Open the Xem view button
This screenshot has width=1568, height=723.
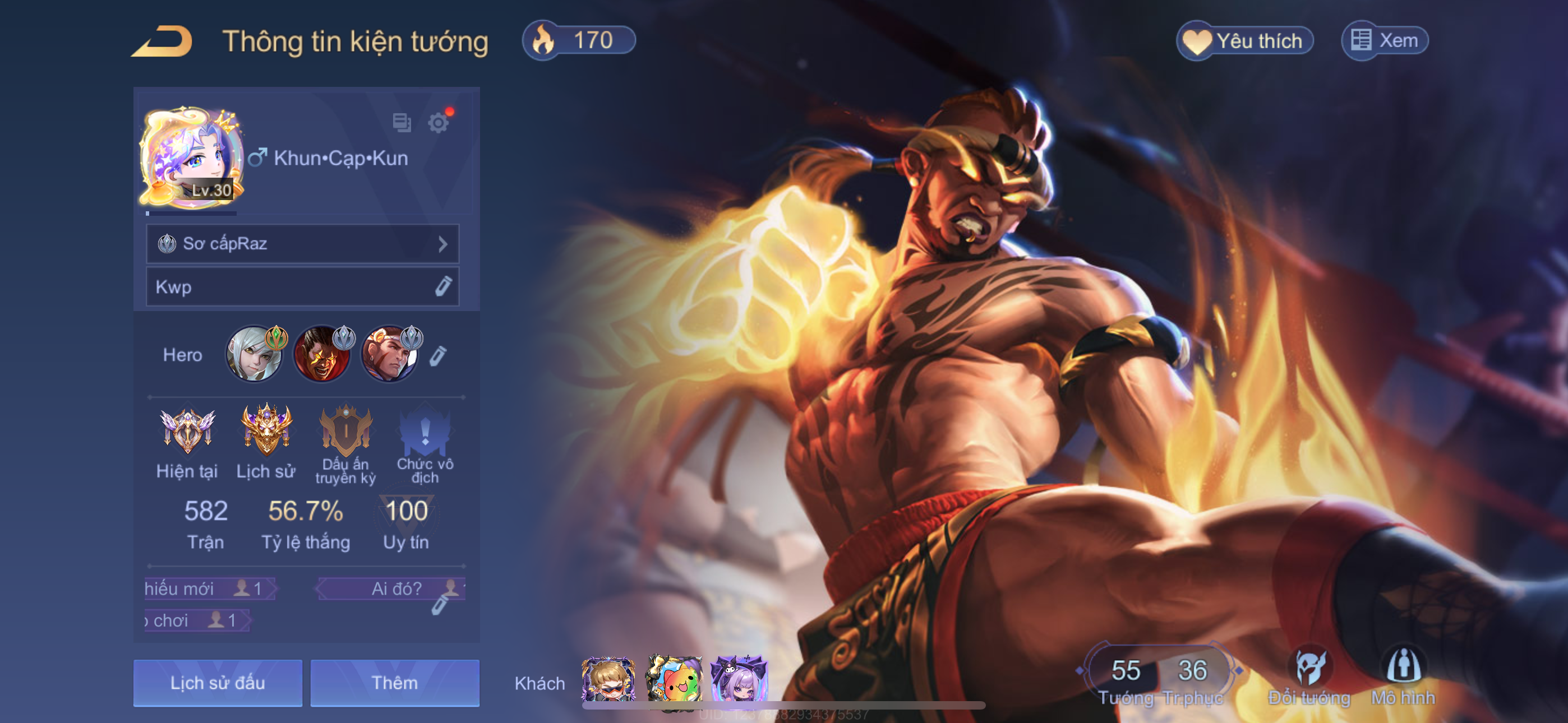(1385, 41)
